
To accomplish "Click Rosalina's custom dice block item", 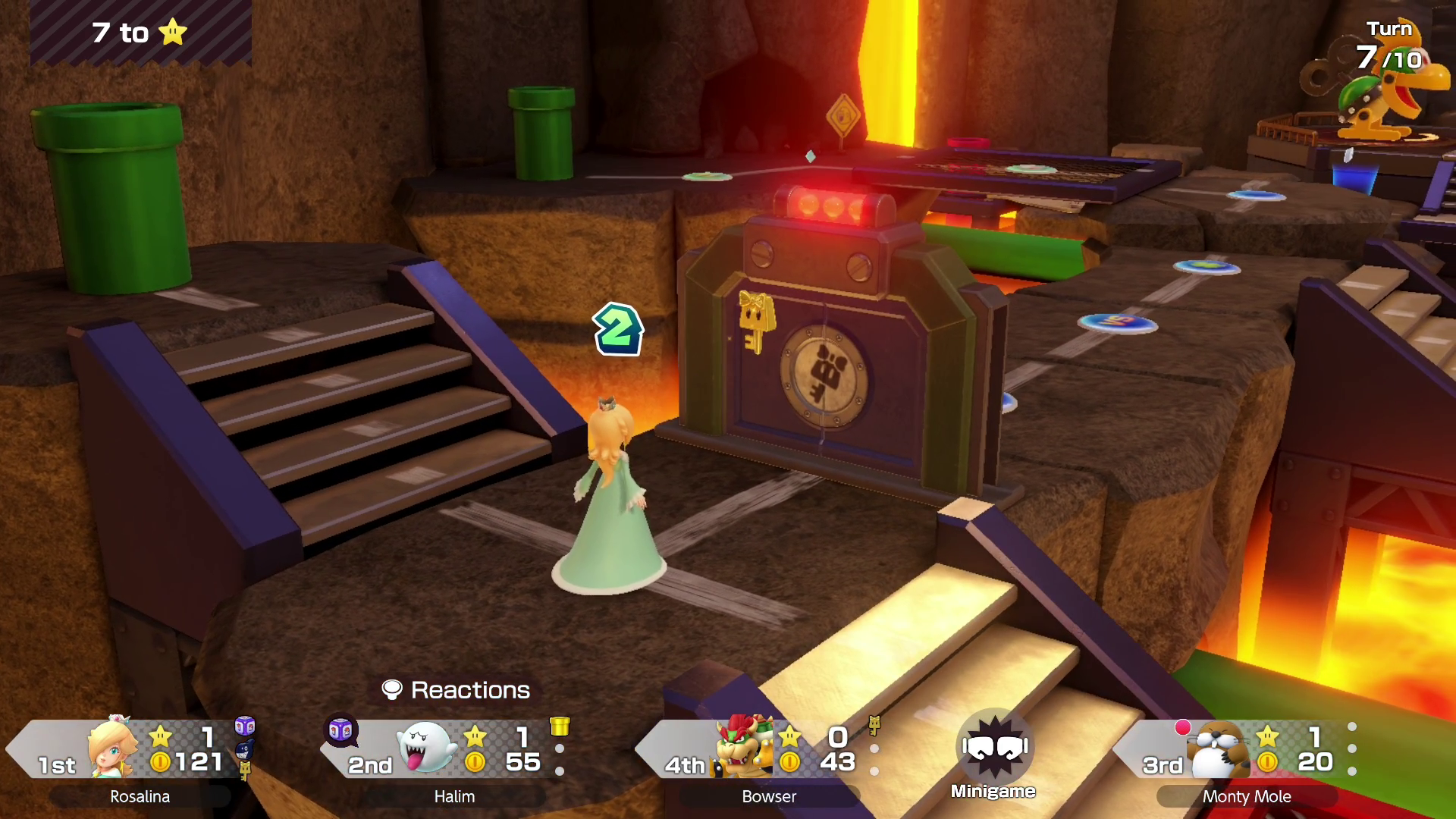I will (244, 726).
